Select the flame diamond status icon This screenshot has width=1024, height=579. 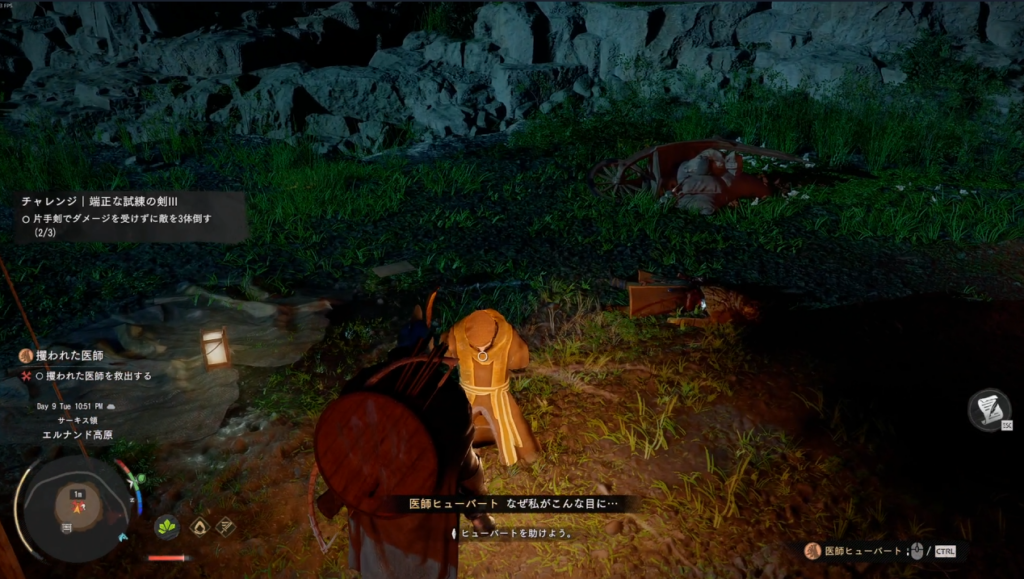199,526
